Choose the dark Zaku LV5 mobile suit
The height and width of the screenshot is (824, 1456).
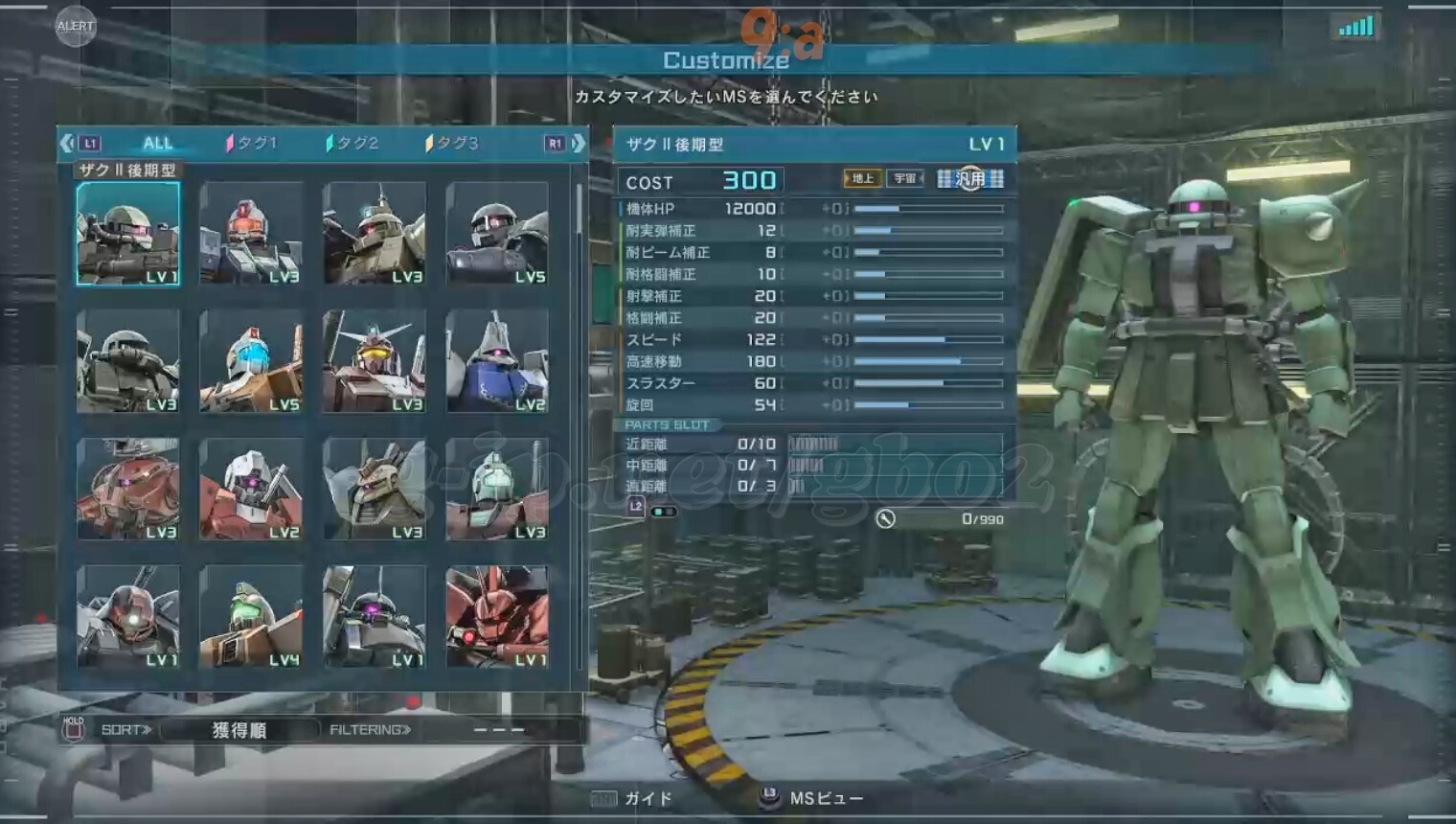click(x=497, y=234)
